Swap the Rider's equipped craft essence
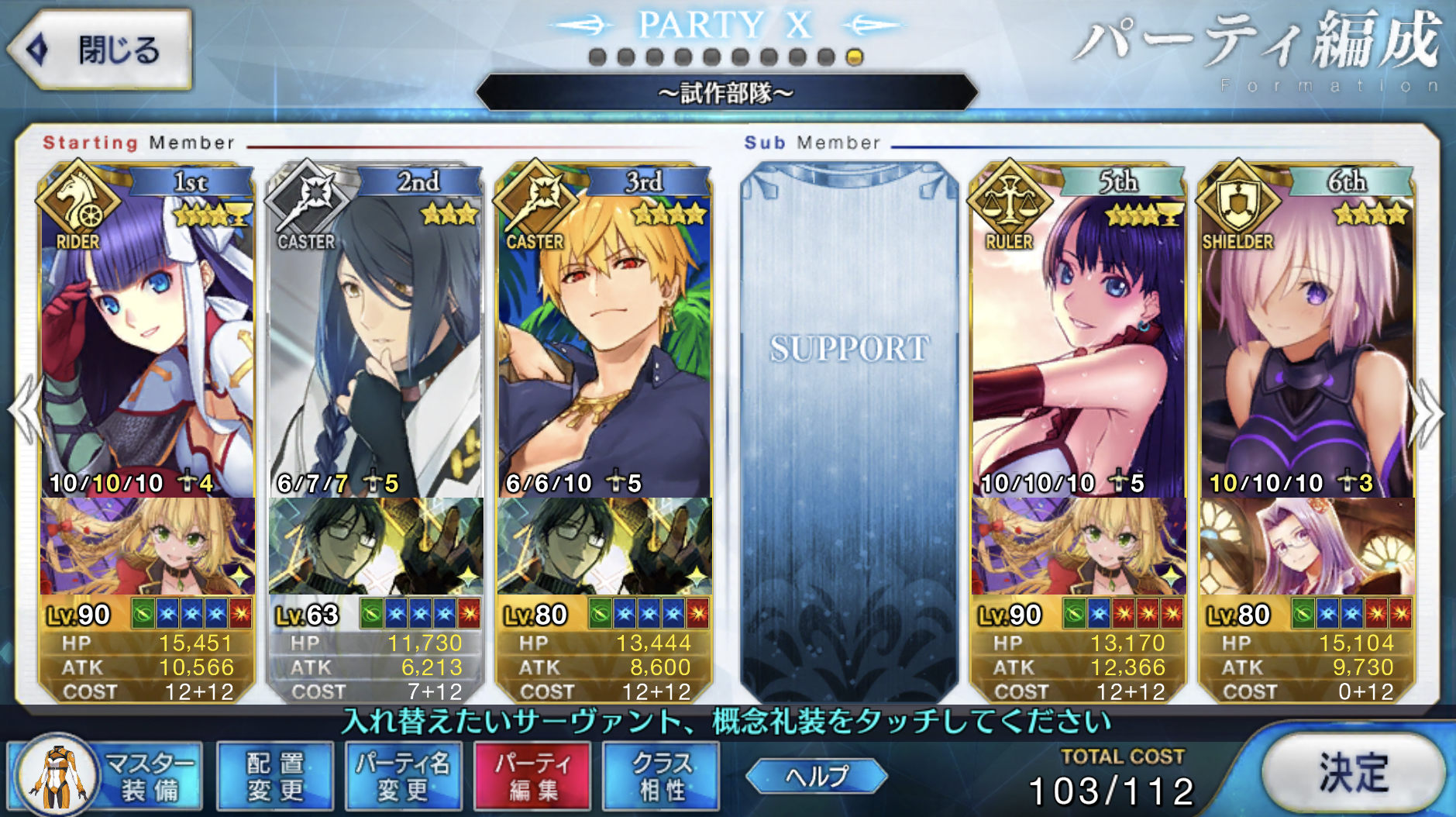This screenshot has width=1456, height=817. [147, 546]
